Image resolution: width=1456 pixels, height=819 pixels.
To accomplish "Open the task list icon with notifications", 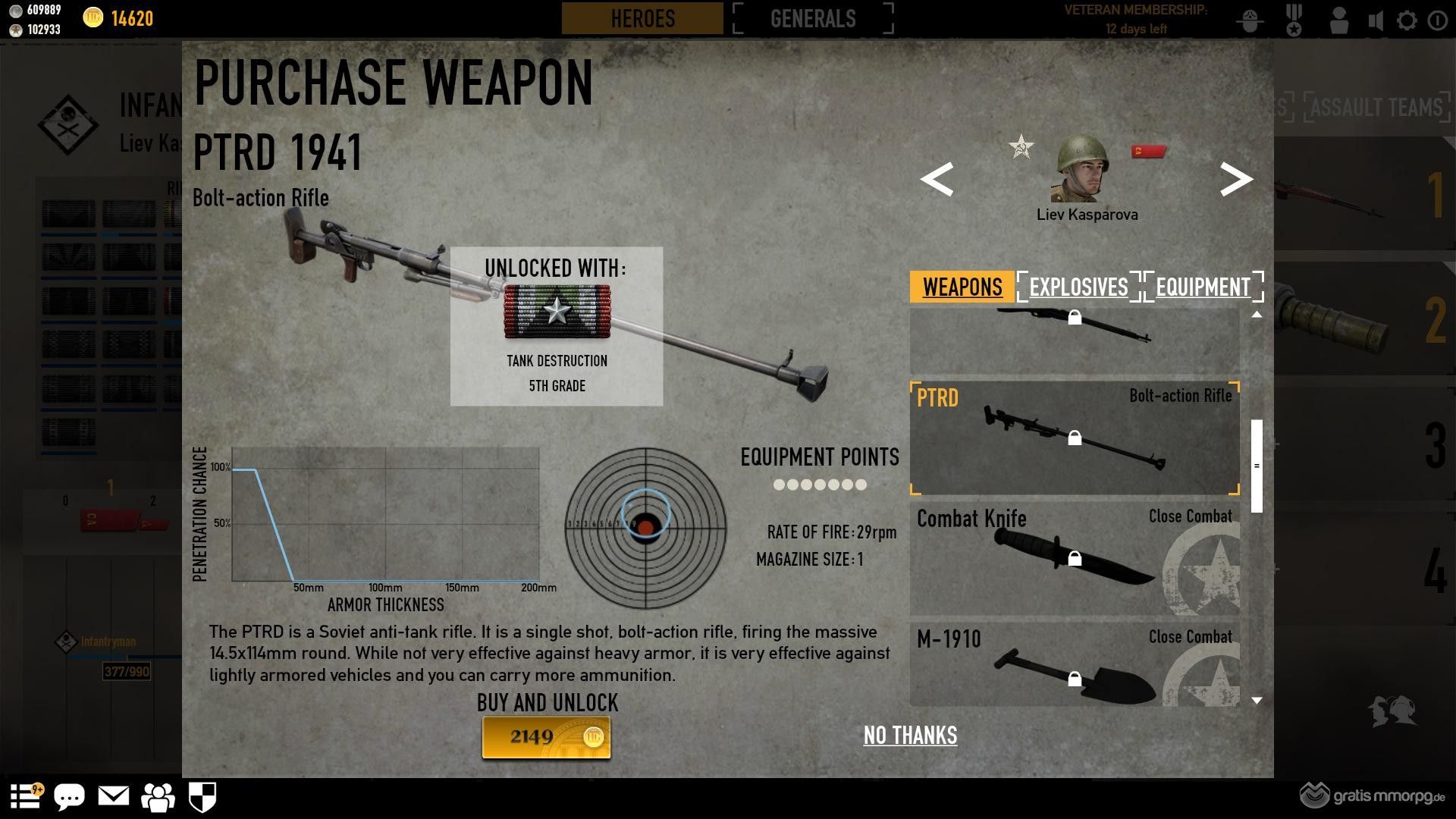I will (x=25, y=796).
